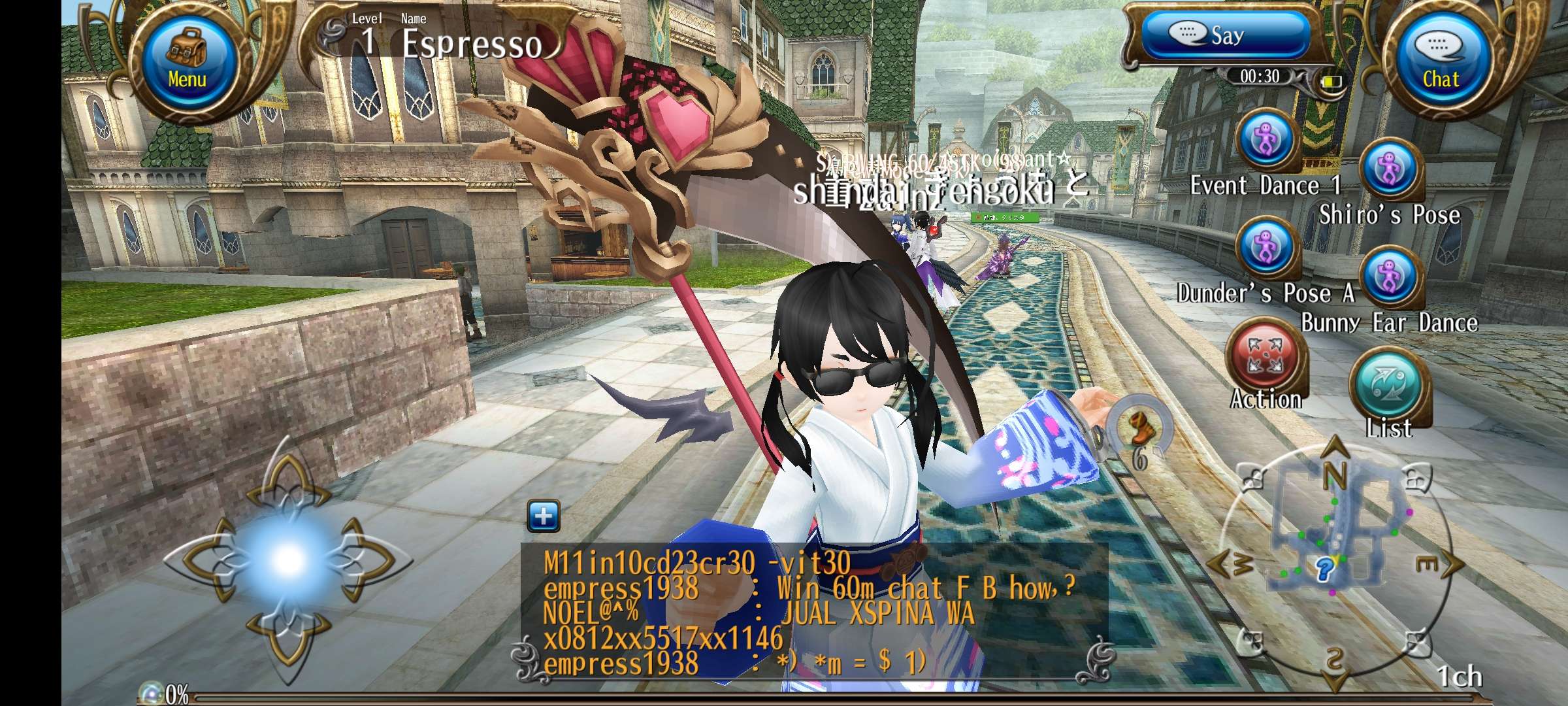This screenshot has height=706, width=1568.
Task: Click the Espresso character name plate
Action: [470, 43]
